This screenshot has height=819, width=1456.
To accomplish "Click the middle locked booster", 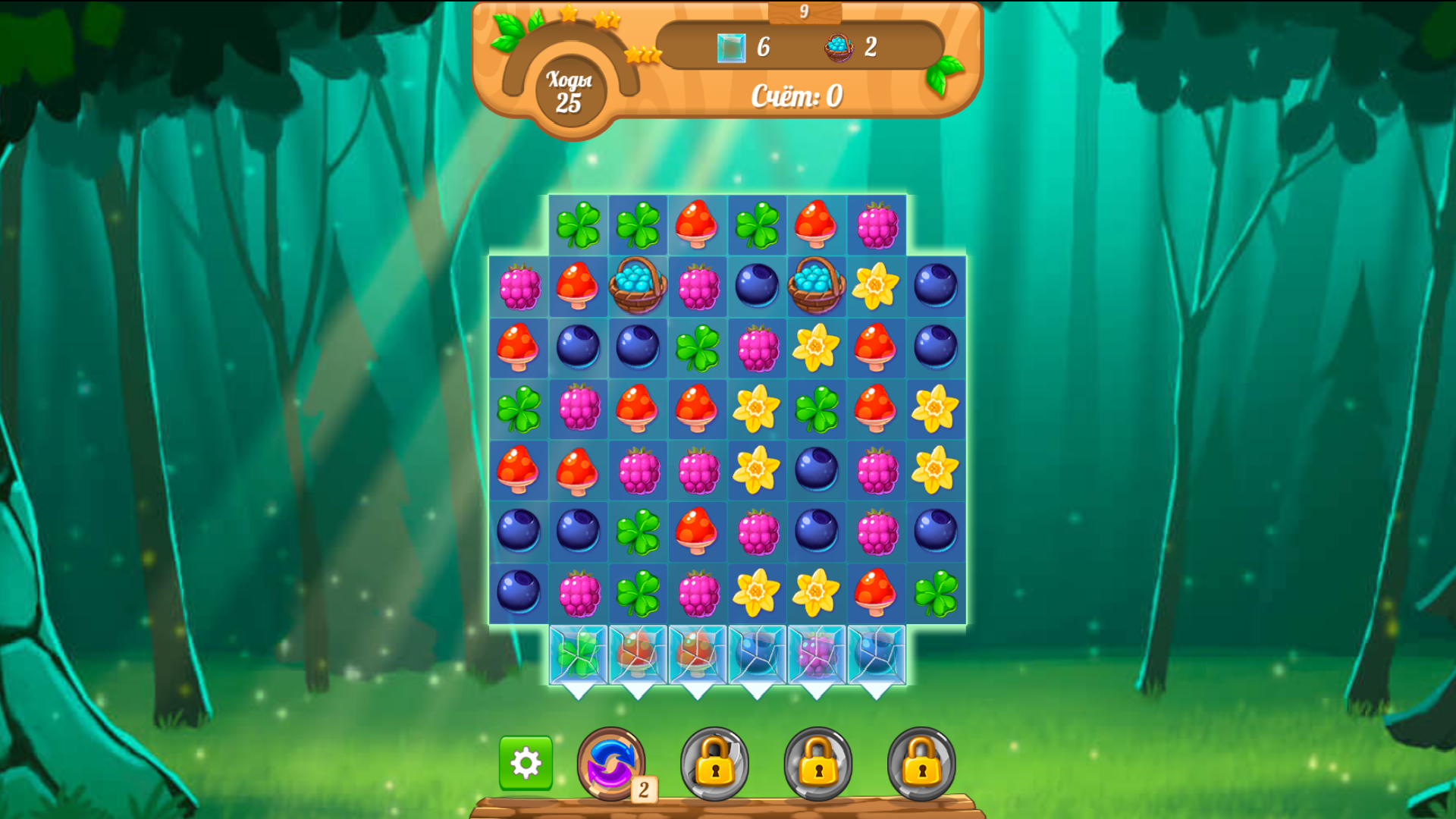I will tap(818, 765).
